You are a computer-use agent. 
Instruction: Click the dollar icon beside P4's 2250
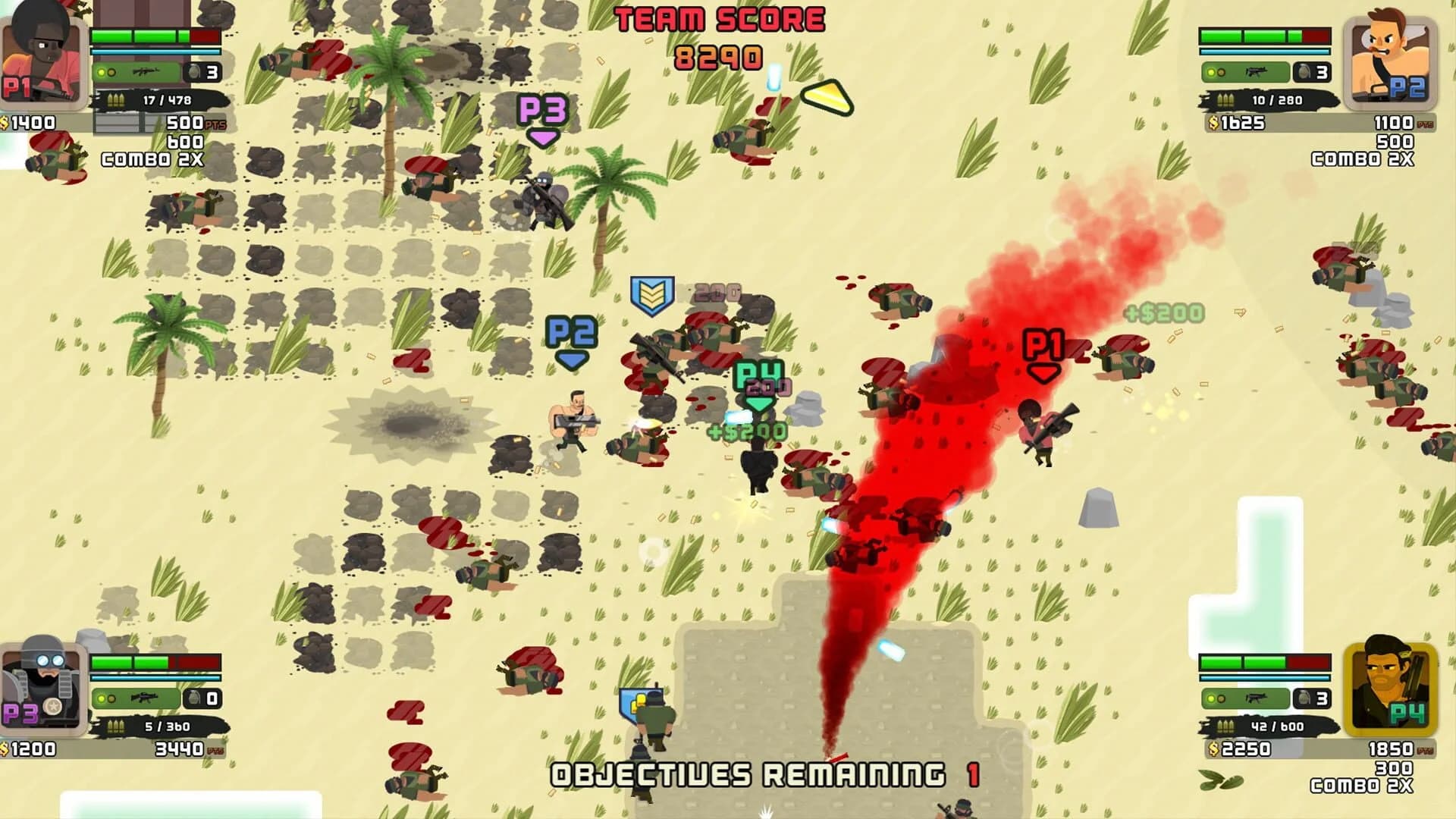click(x=1213, y=749)
